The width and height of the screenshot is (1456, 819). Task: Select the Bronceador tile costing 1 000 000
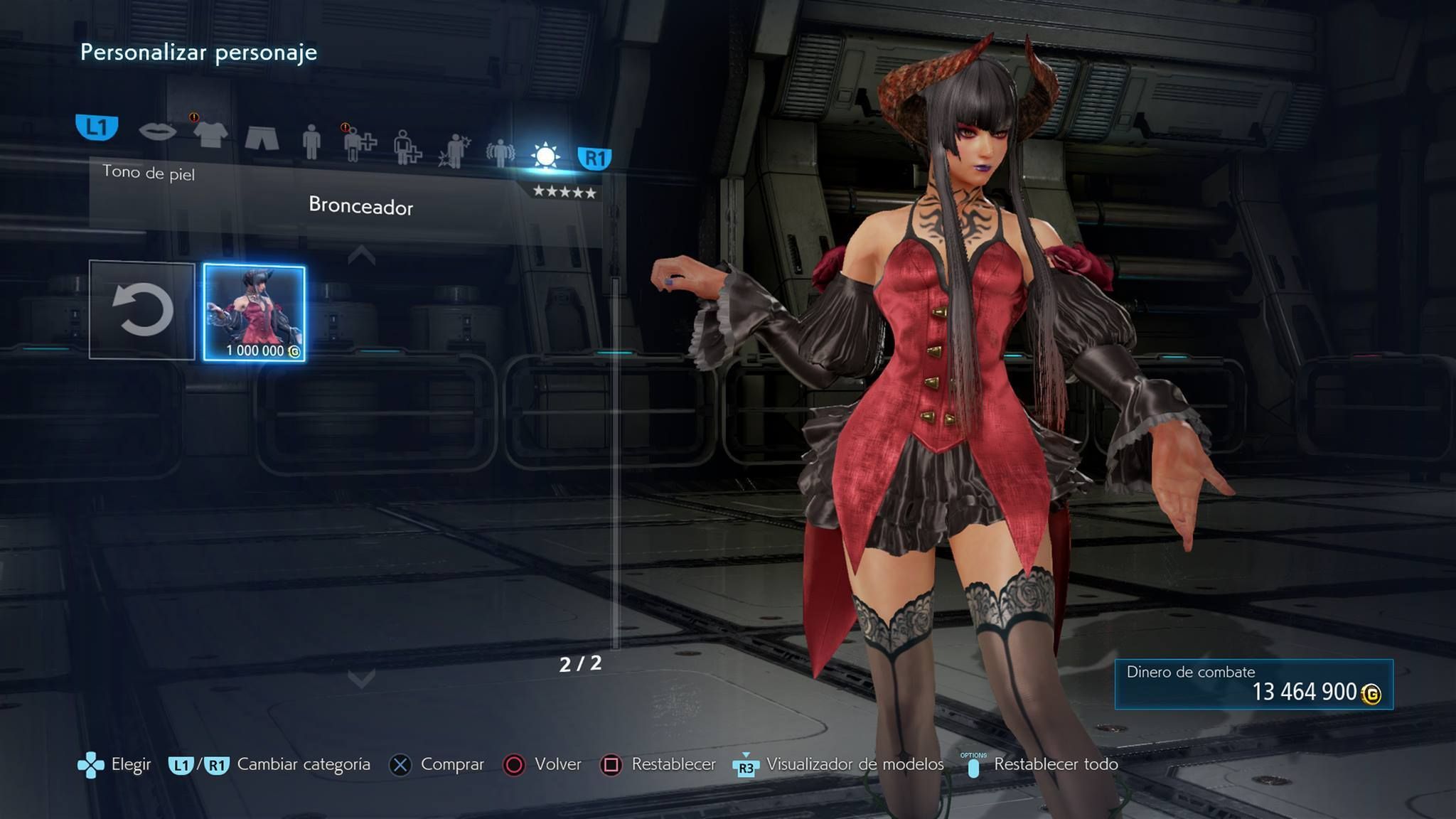coord(255,313)
